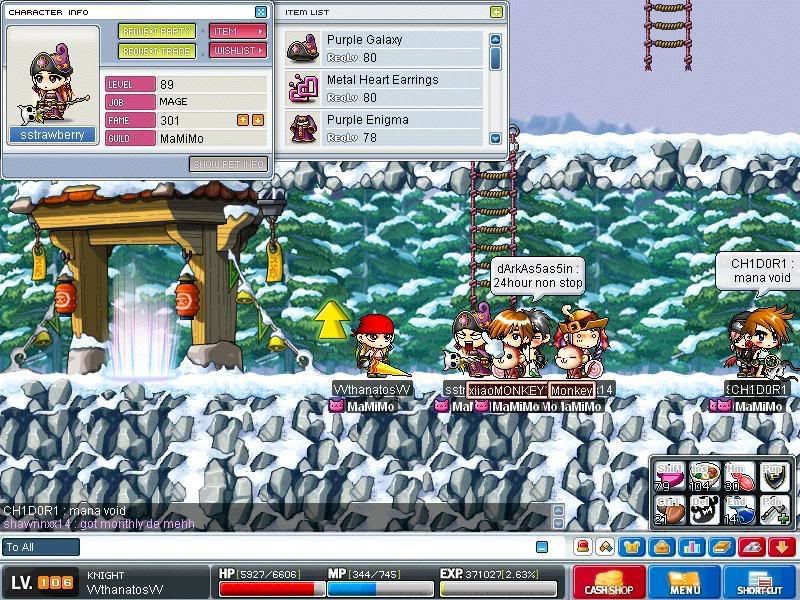Show the character's Wishlist

coord(237,51)
